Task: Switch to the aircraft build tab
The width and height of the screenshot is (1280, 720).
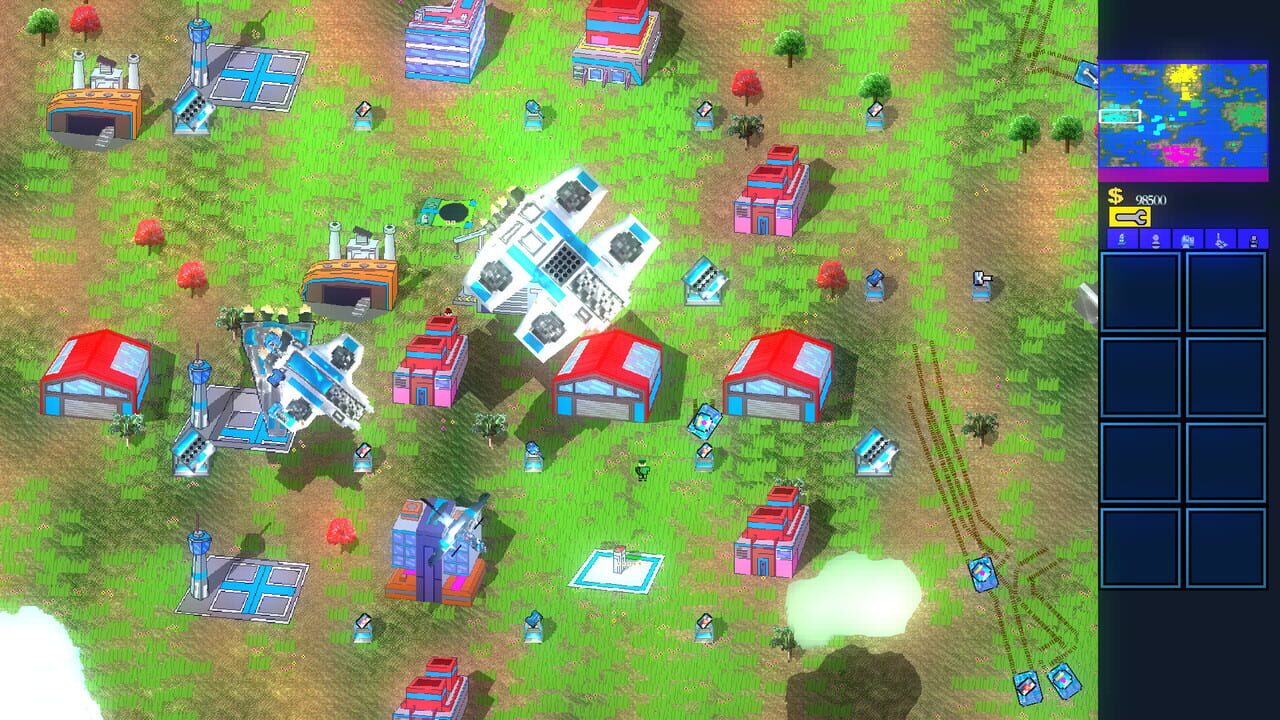Action: pos(1221,239)
